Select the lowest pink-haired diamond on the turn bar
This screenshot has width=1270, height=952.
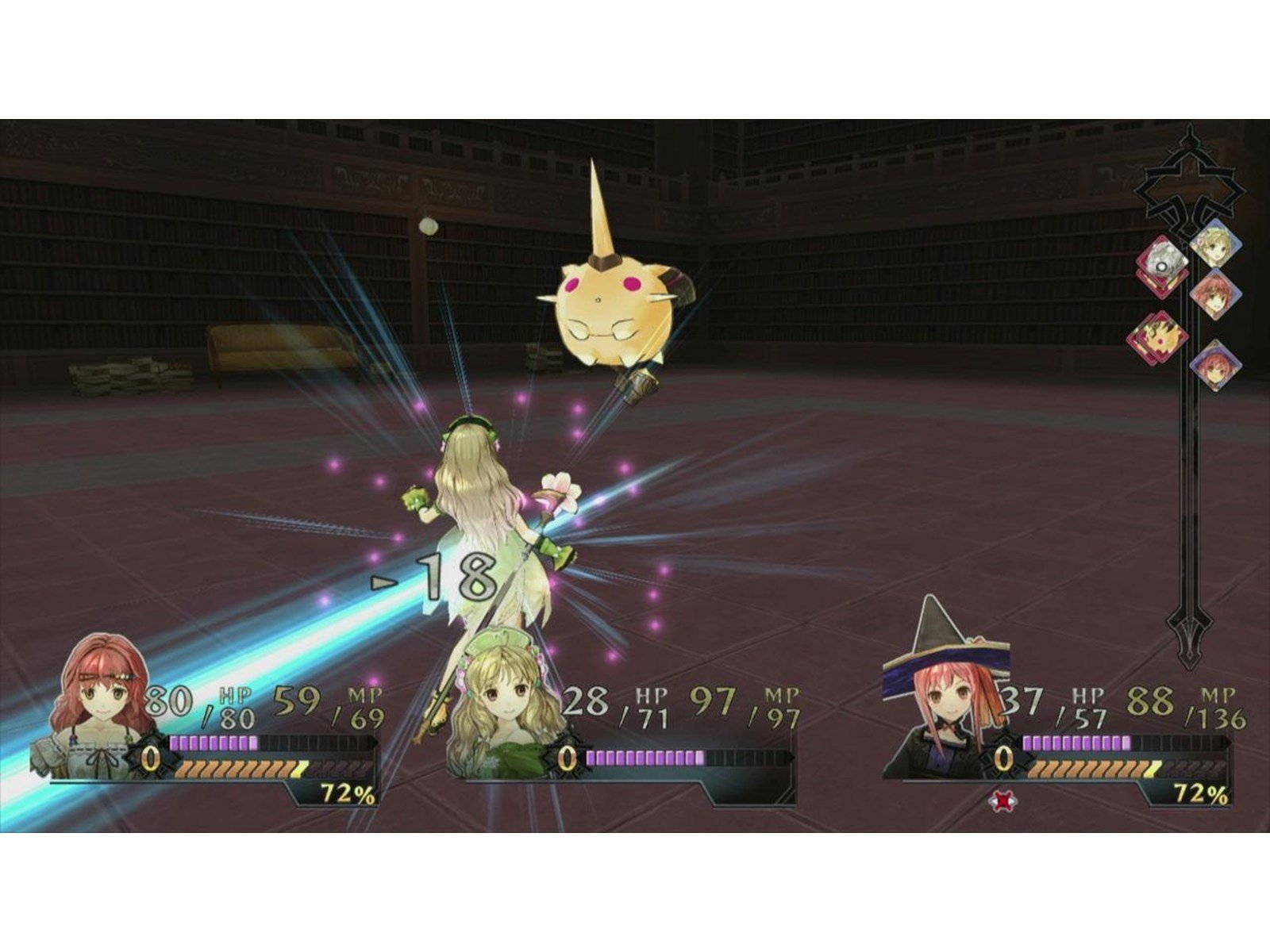click(1215, 365)
